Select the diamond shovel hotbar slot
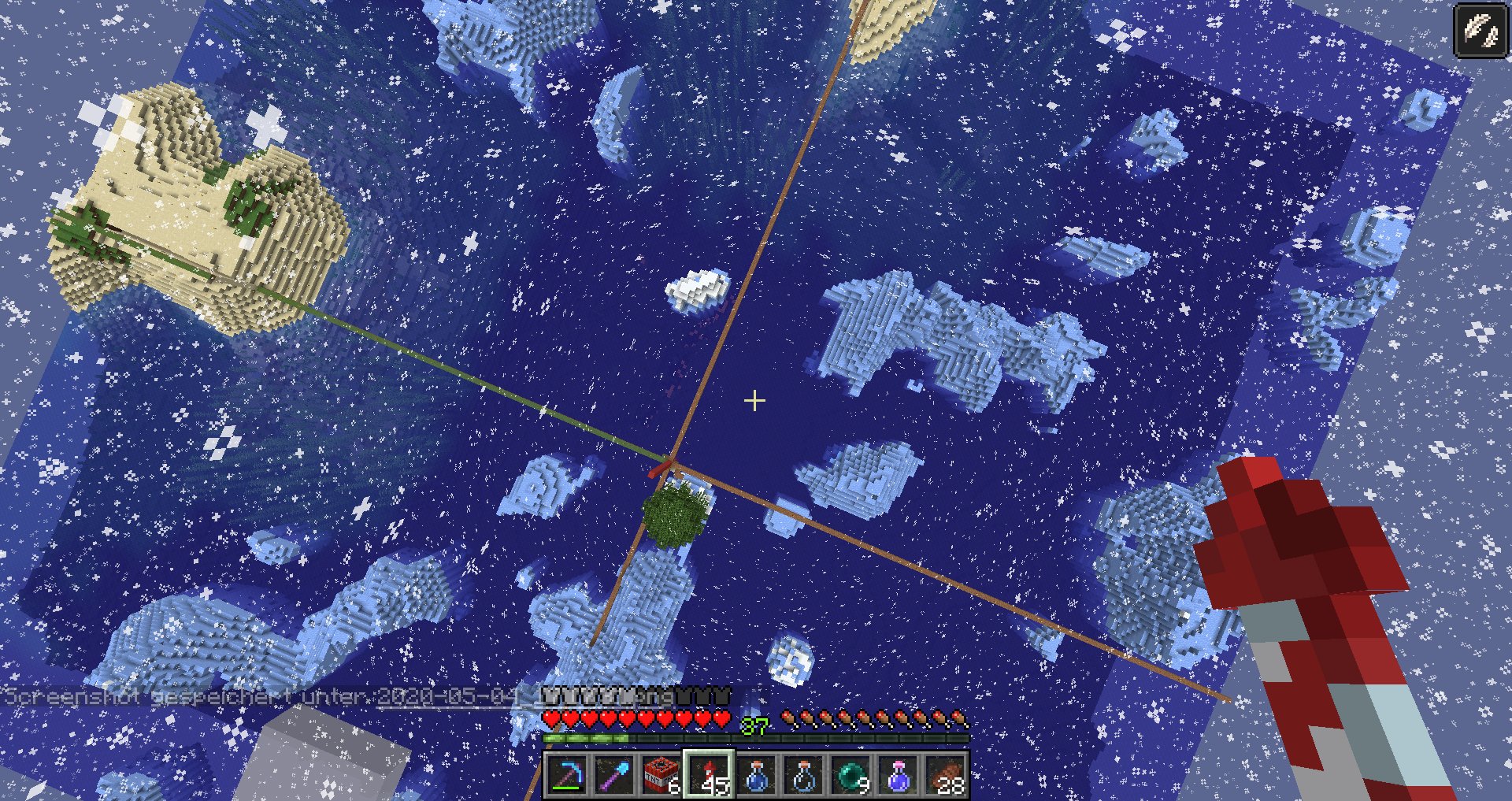Screen dimensions: 1512x801 point(614,776)
